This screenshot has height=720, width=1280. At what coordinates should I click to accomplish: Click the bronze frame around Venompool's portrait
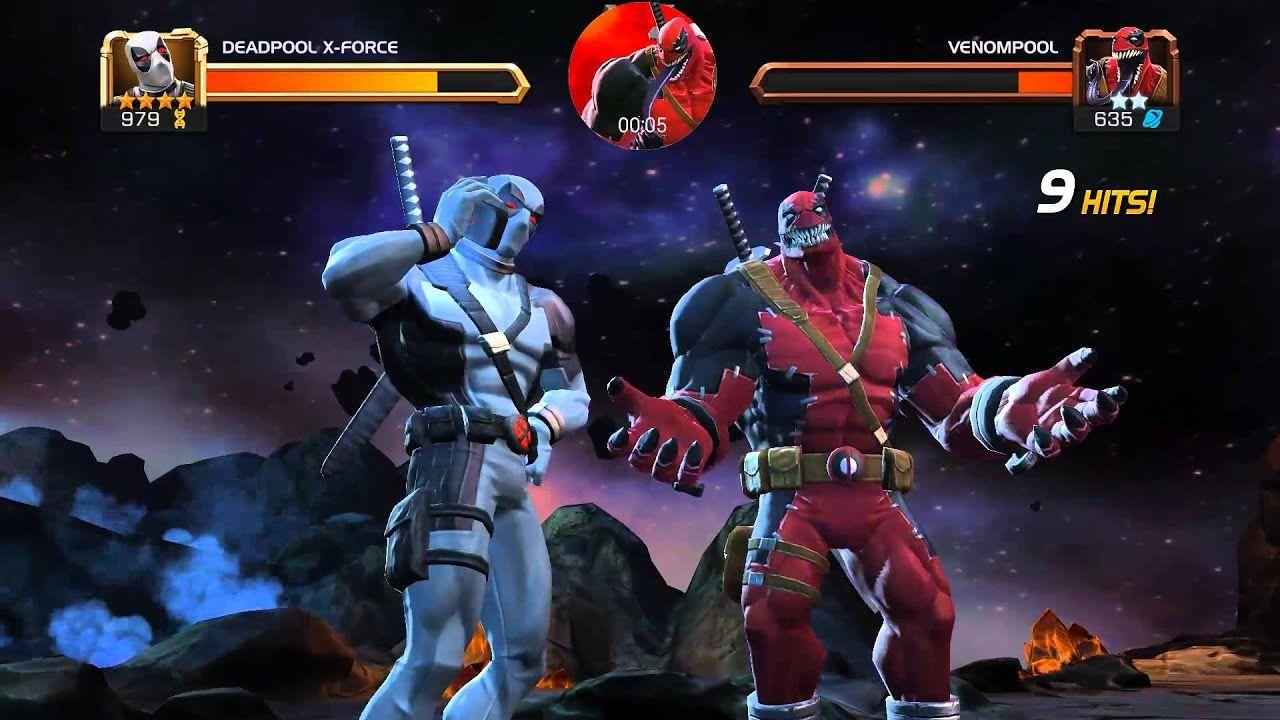click(x=1173, y=60)
